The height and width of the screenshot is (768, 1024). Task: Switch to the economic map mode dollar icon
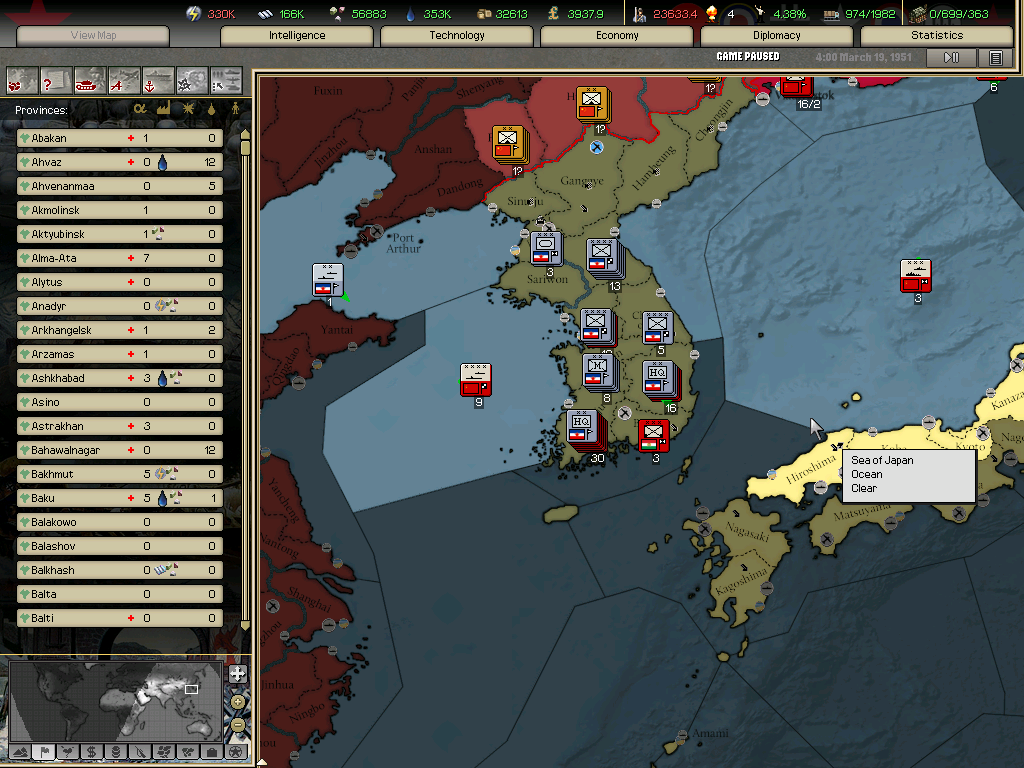[91, 751]
